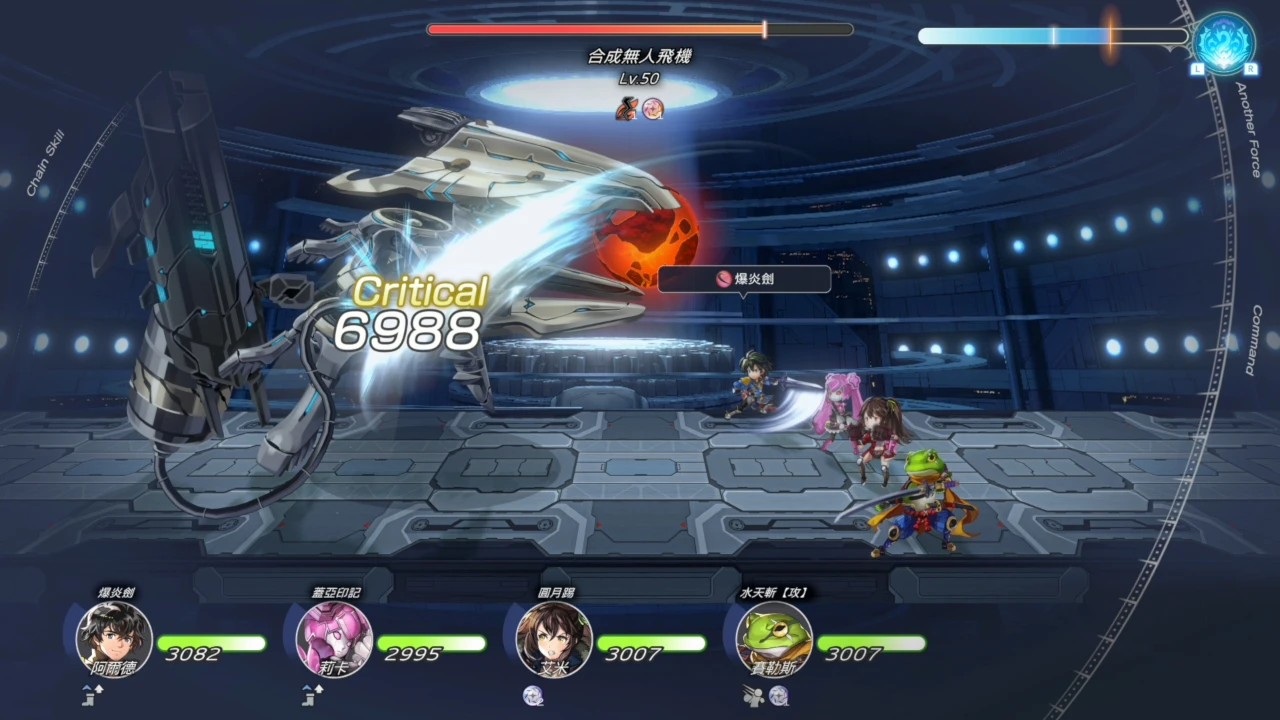This screenshot has width=1280, height=720.
Task: View the status icon under Amy's portrait
Action: (x=533, y=696)
